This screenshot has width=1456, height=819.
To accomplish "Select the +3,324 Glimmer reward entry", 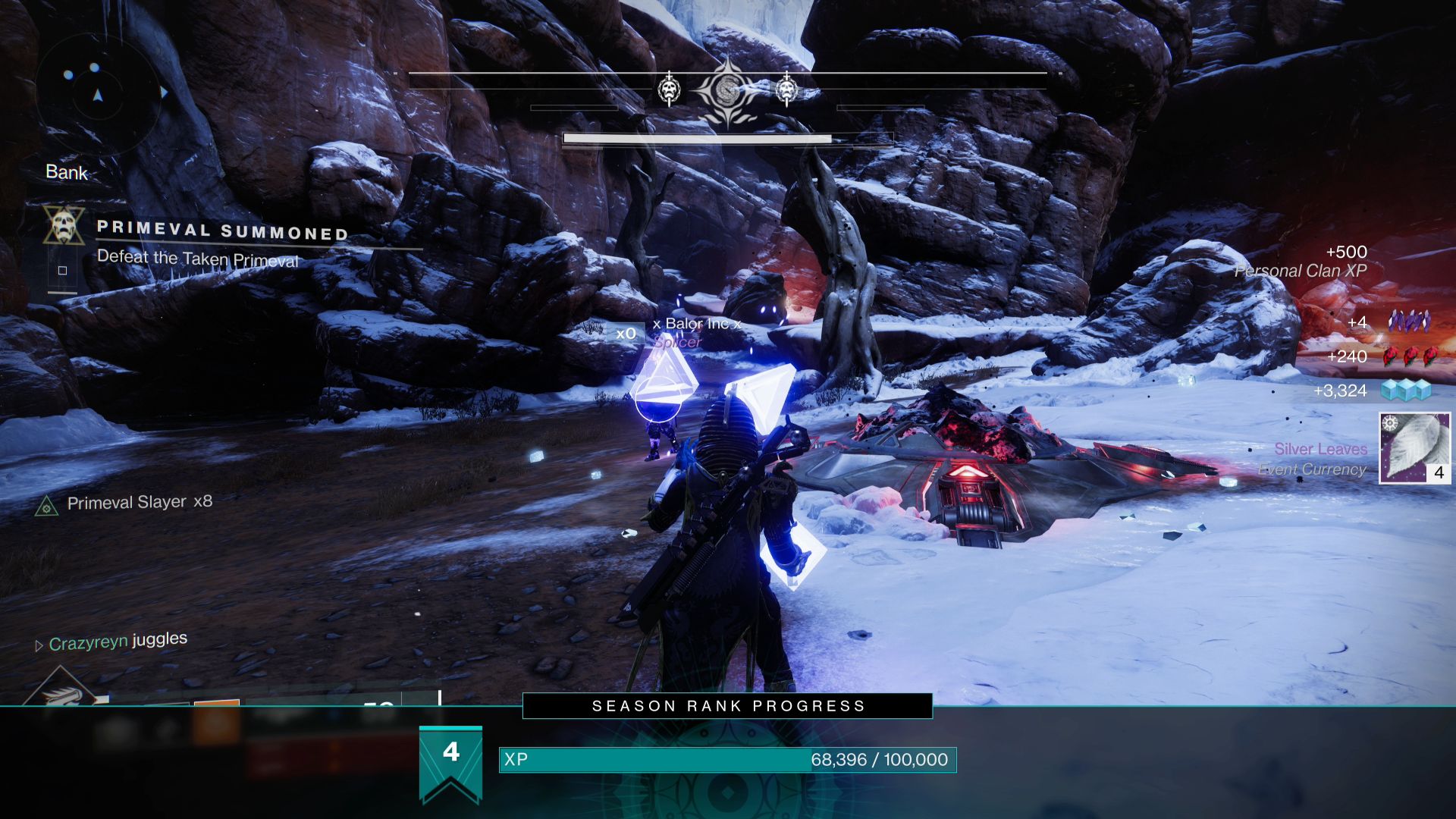I will pyautogui.click(x=1371, y=391).
